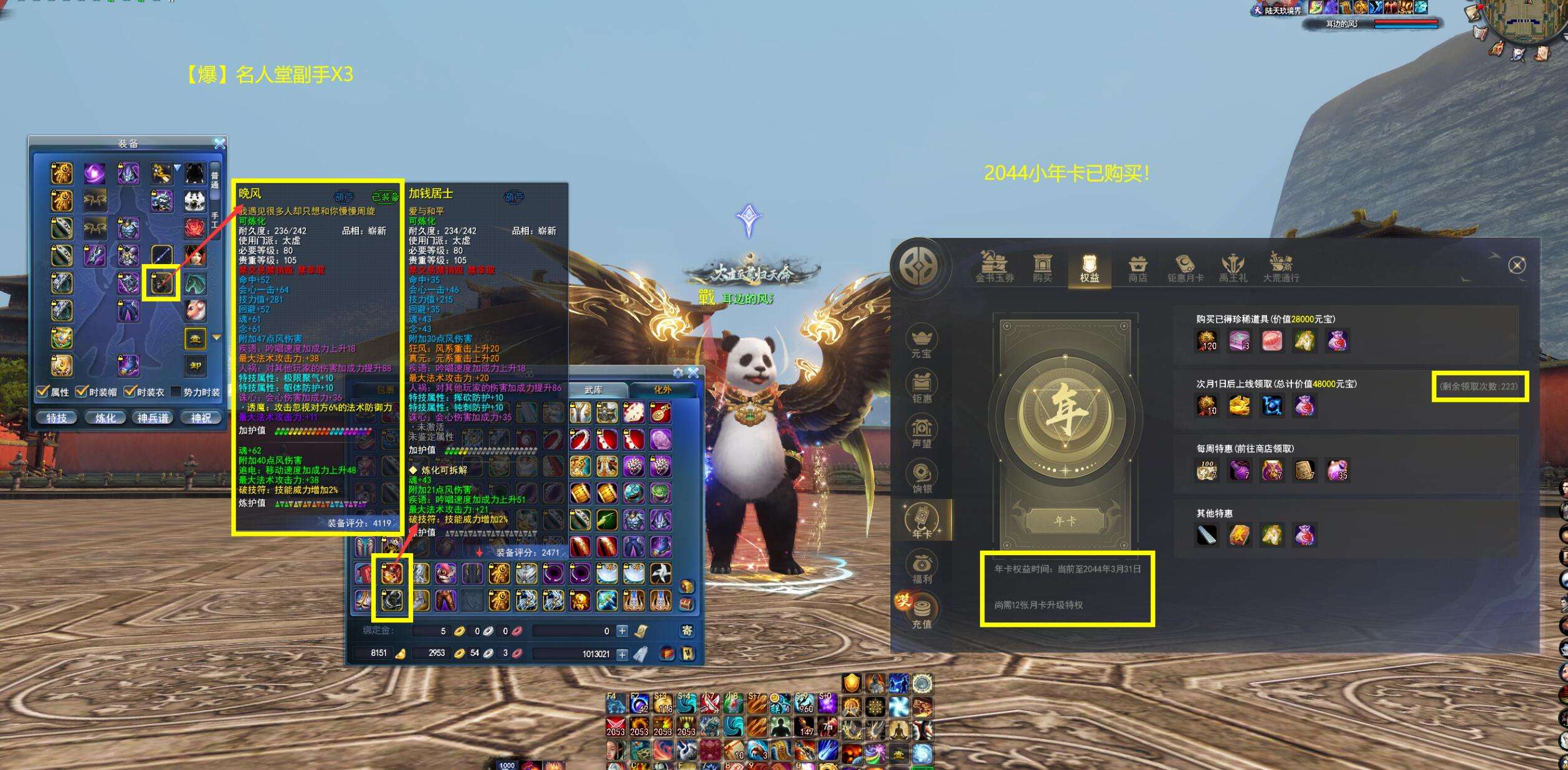
Task: Open the 神兵谱 button
Action: point(153,418)
